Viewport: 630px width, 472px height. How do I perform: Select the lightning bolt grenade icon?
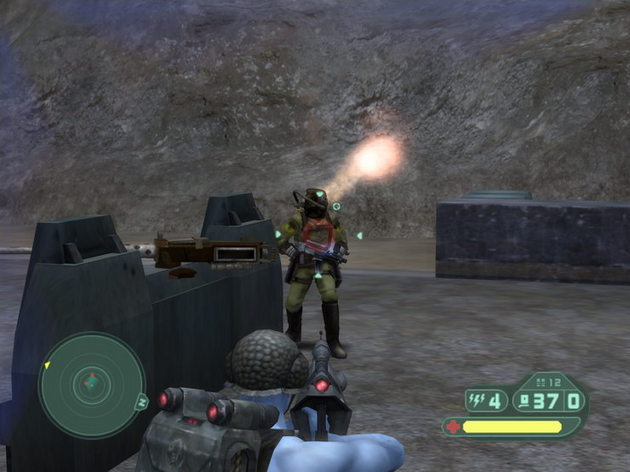(476, 401)
